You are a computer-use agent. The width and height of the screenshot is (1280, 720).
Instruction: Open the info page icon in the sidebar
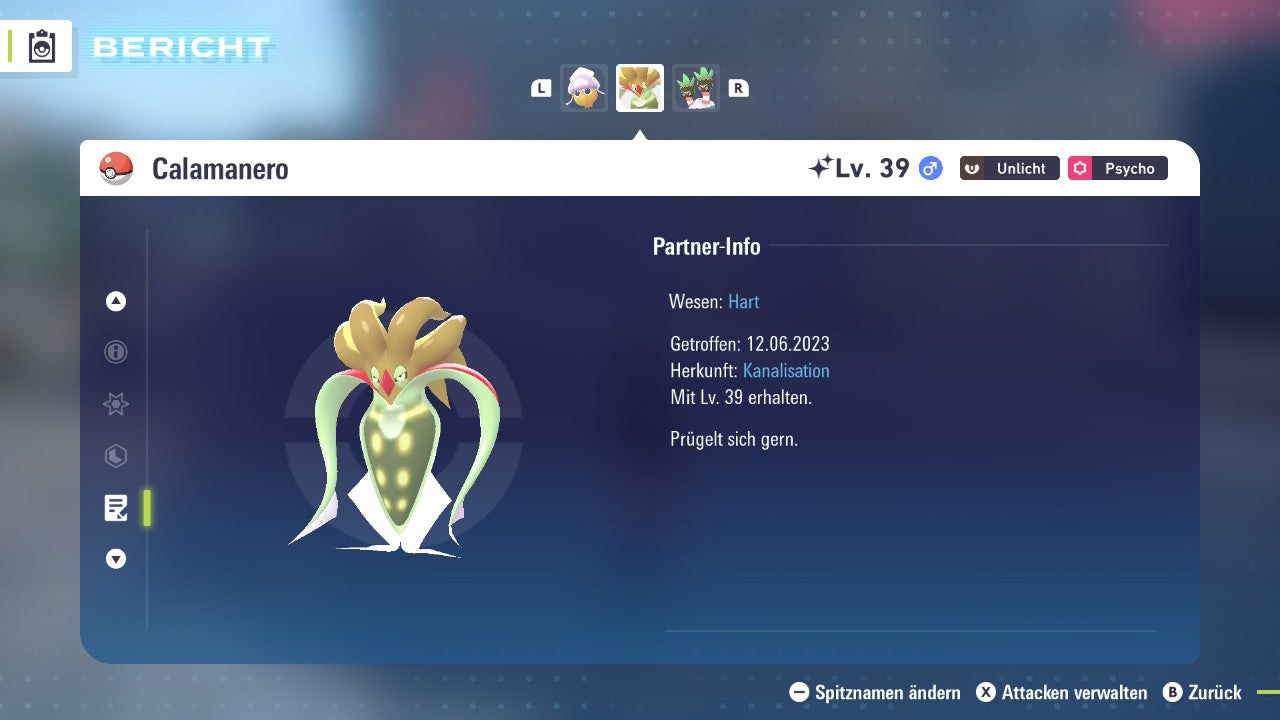pyautogui.click(x=115, y=352)
